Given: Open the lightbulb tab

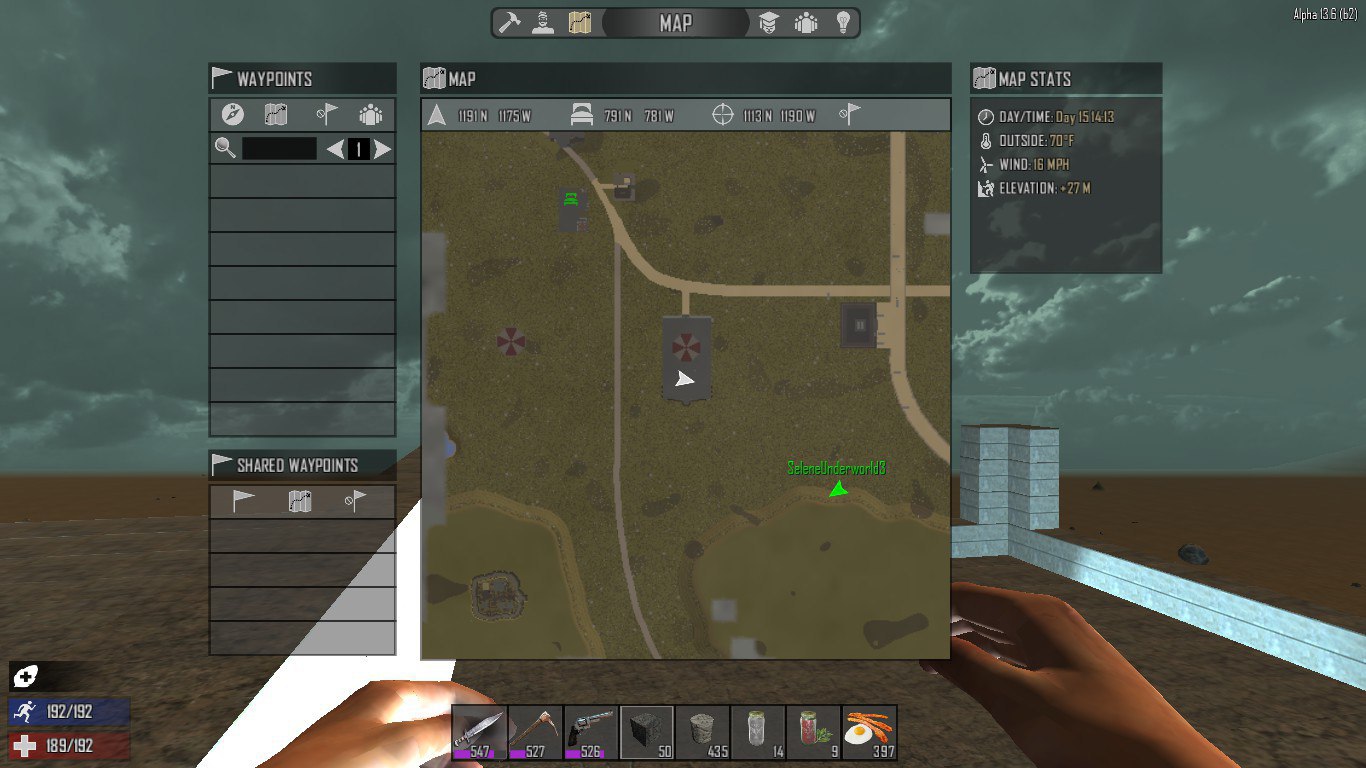Looking at the screenshot, I should (x=843, y=23).
